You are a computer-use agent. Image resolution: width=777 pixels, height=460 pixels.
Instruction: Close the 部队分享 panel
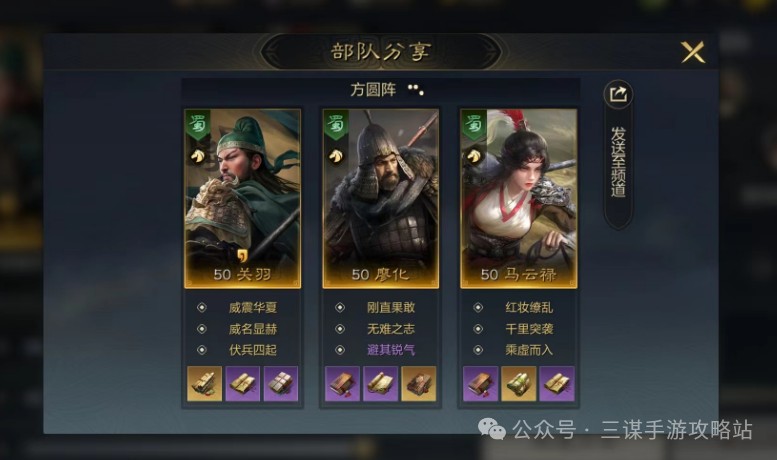pos(692,53)
